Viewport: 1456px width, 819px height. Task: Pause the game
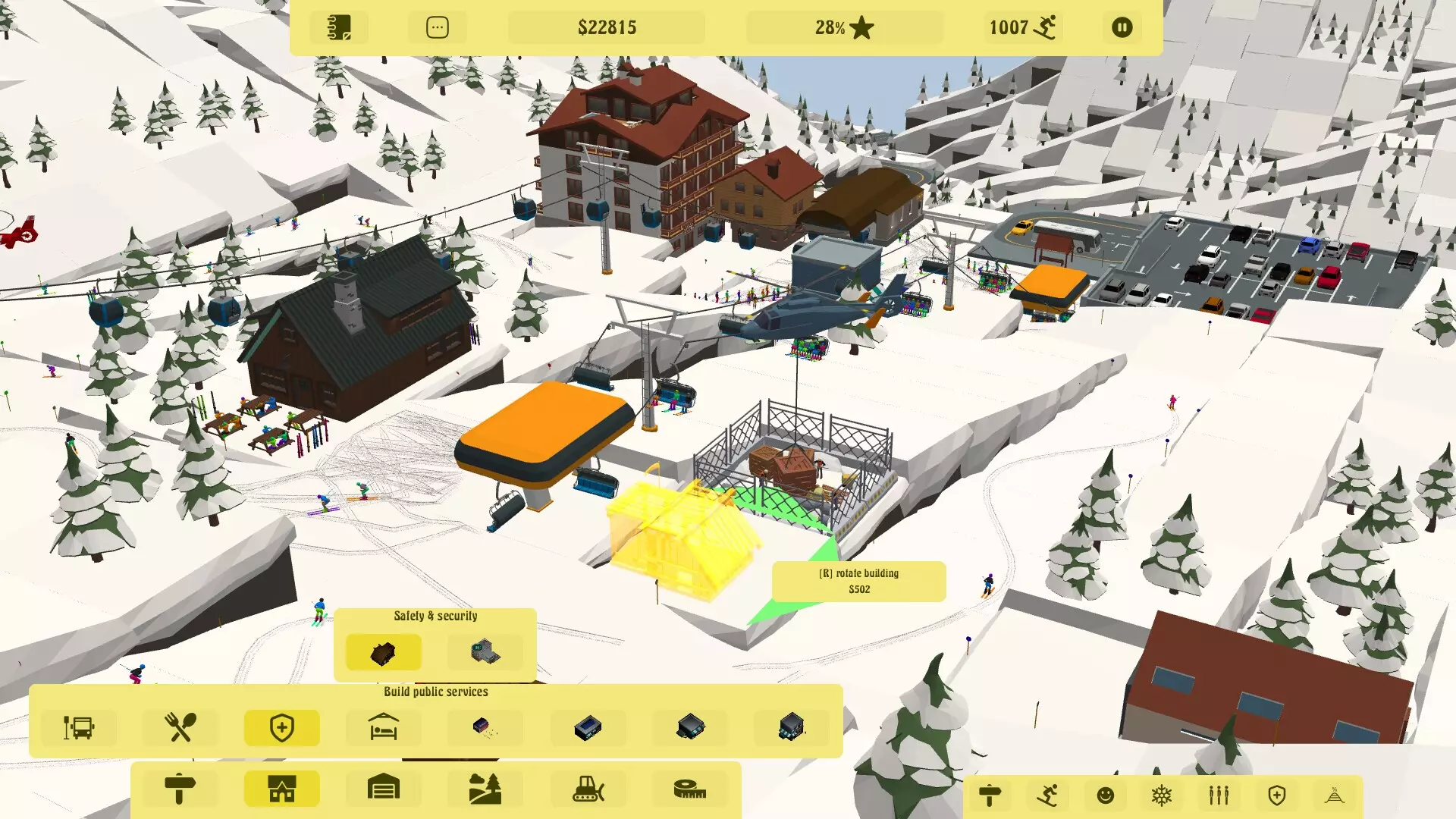pos(1122,28)
